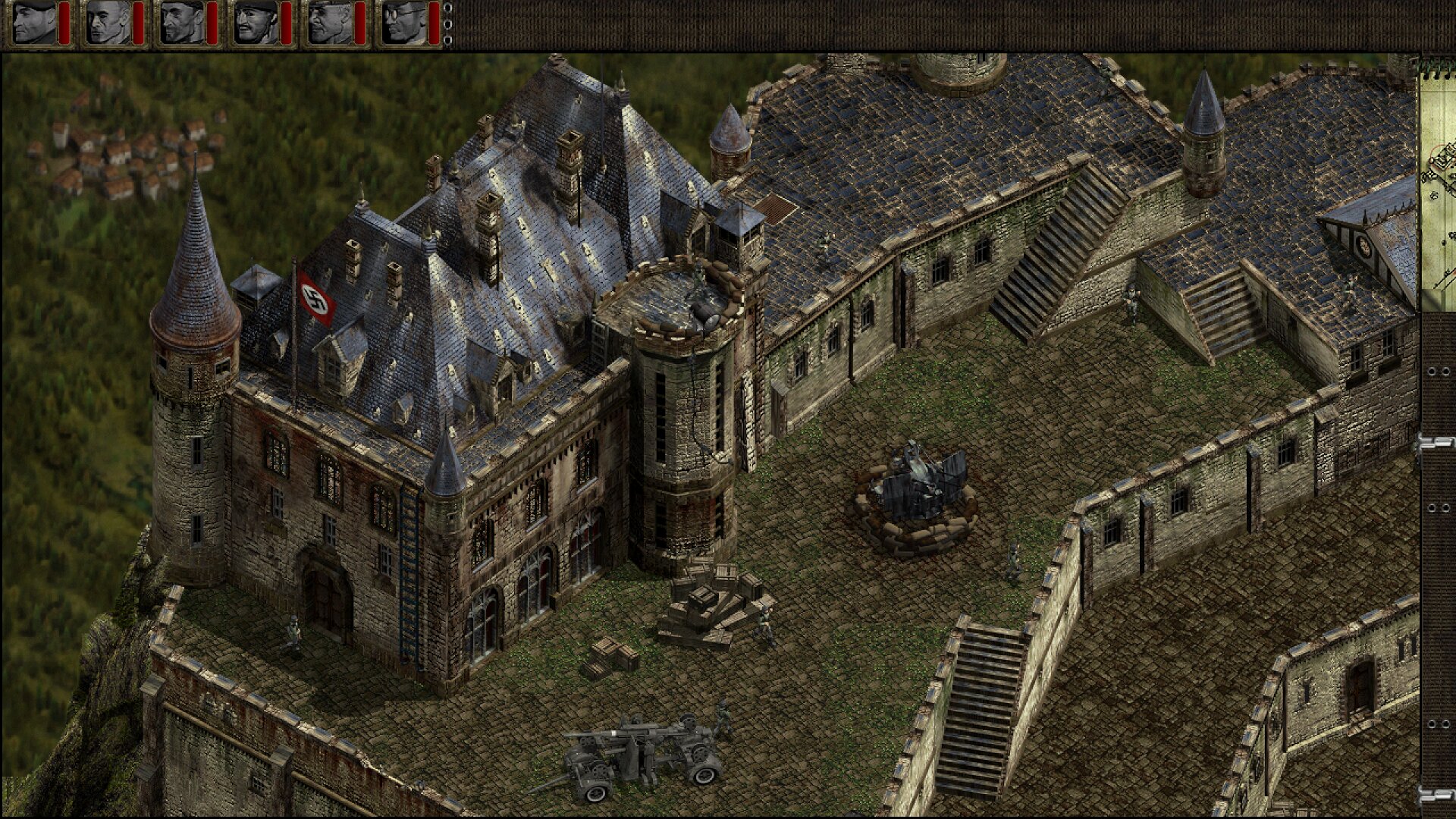Open the notebook map on the right edge
1456x819 pixels.
point(1438,182)
